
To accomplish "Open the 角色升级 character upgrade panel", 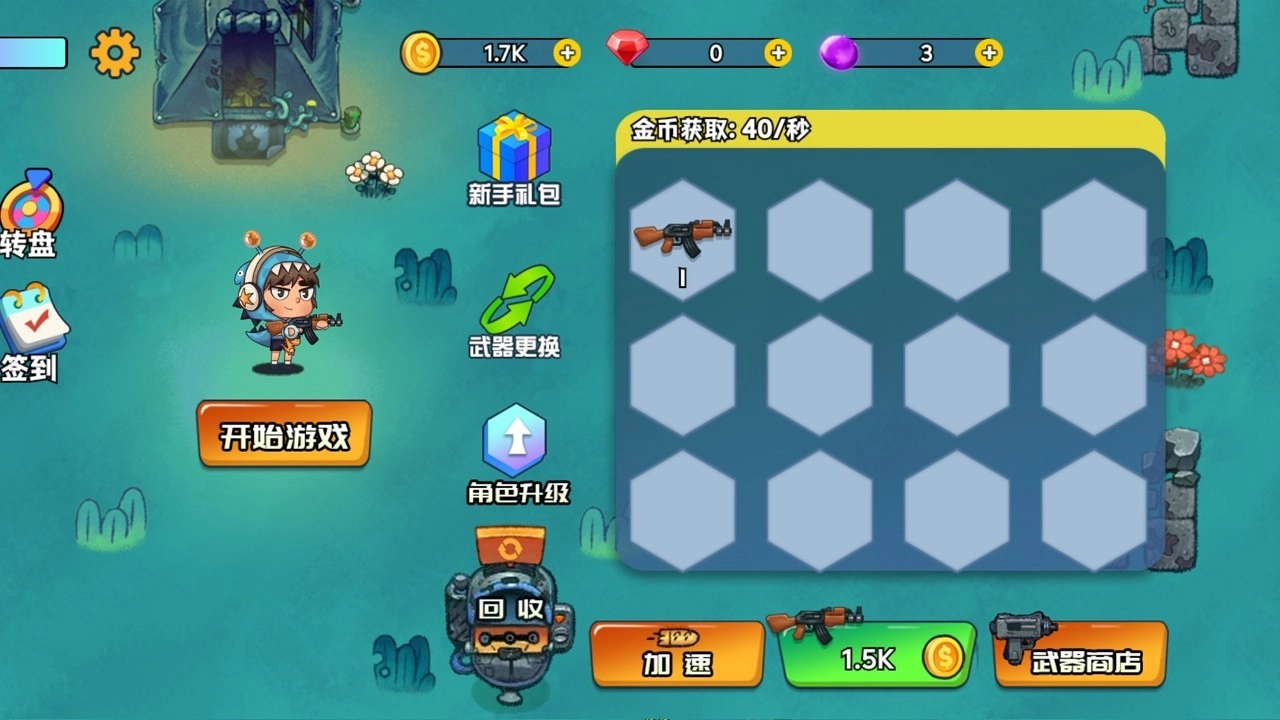I will [514, 440].
